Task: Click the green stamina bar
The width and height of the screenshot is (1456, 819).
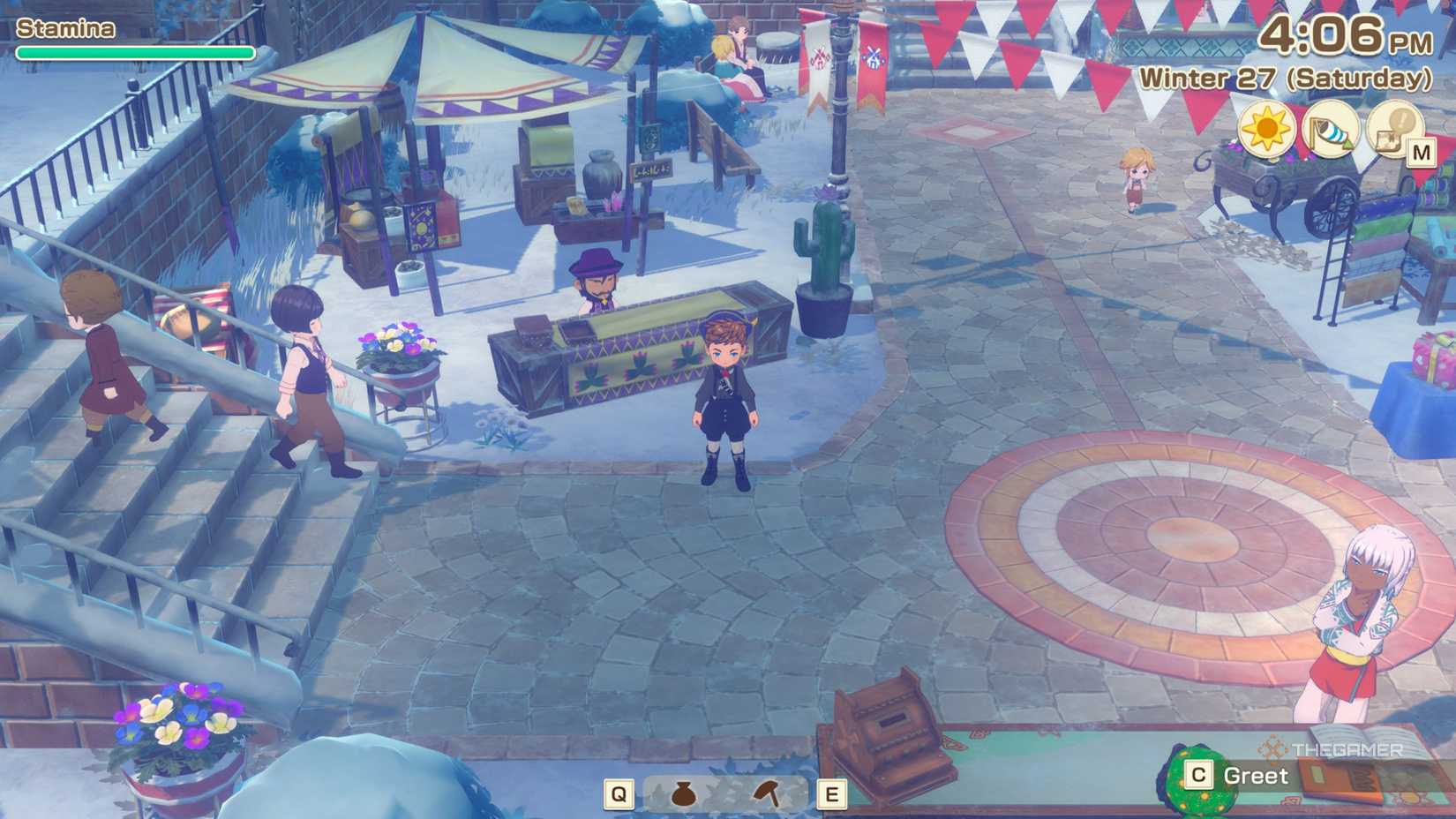Action: (132, 53)
